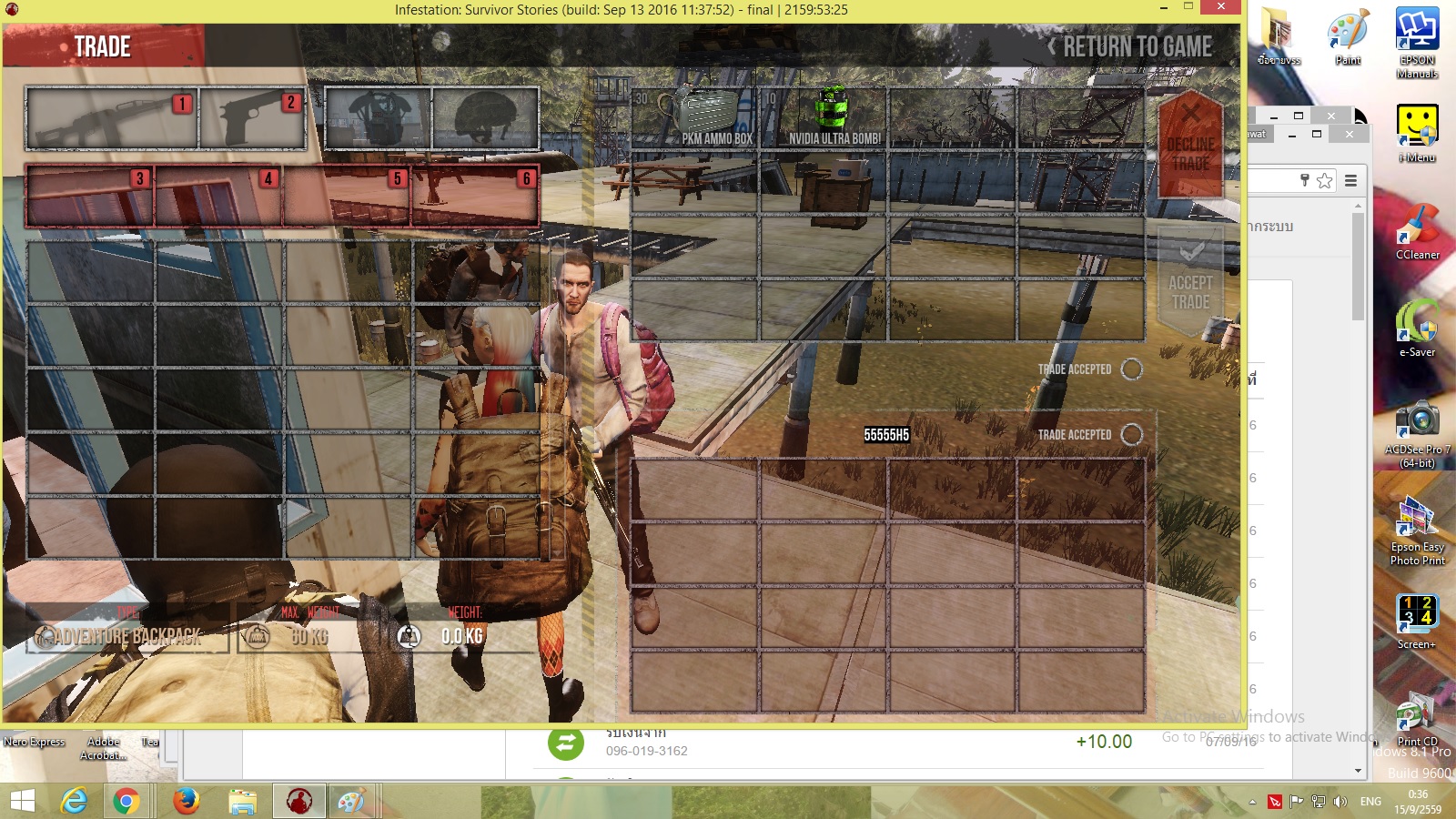Close the Infestation game window

tap(1220, 7)
